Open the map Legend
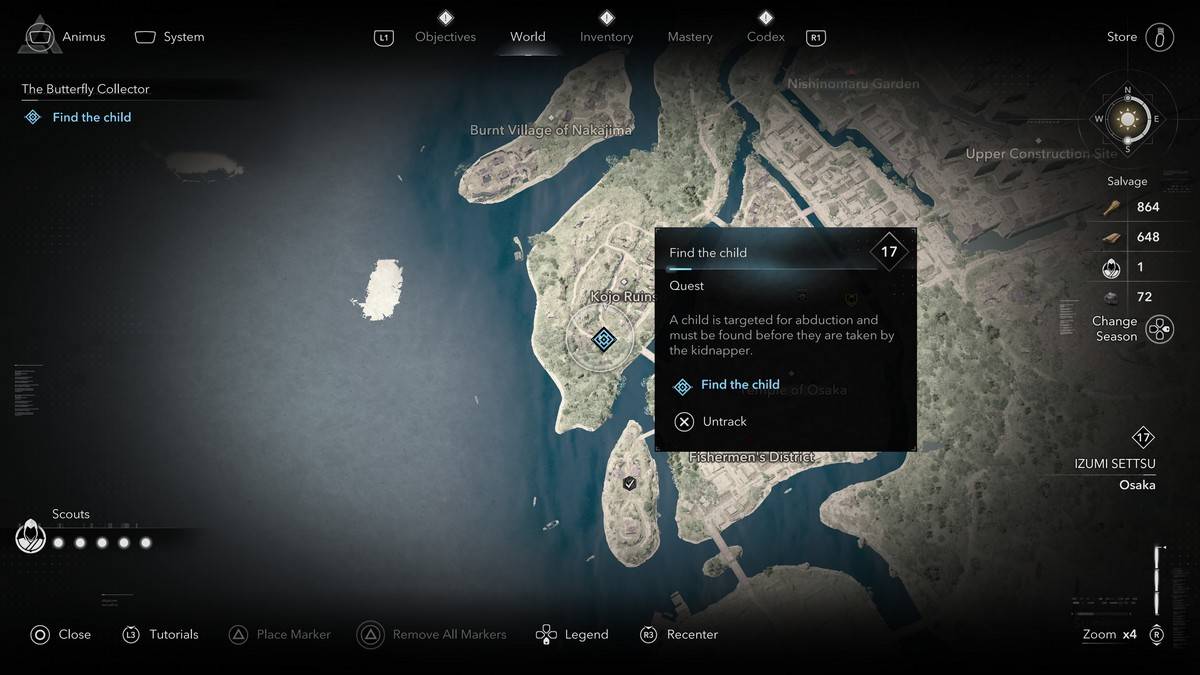 (x=573, y=634)
